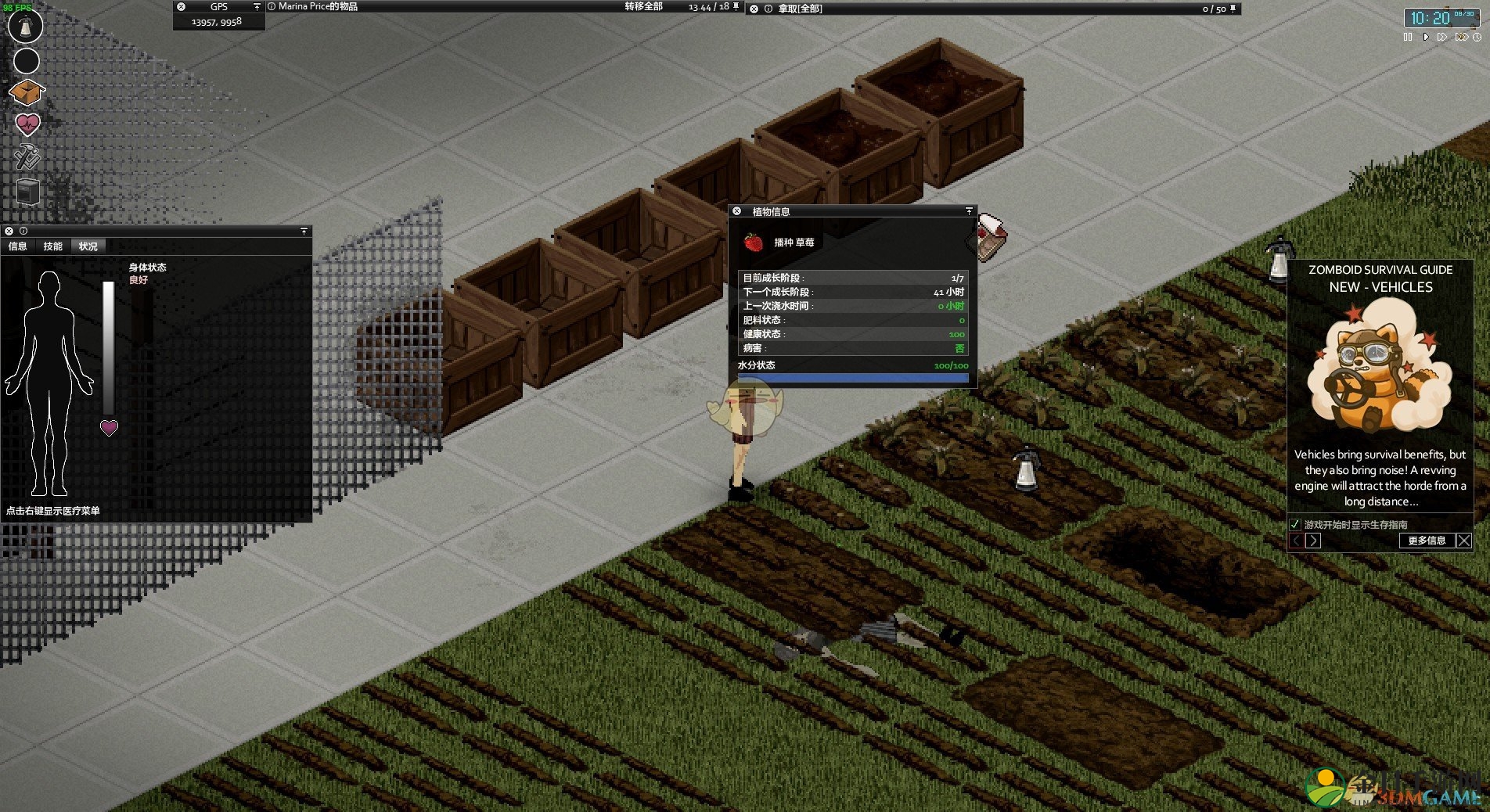Select the equipped watering can primary slot
The height and width of the screenshot is (812, 1490).
[x=25, y=26]
